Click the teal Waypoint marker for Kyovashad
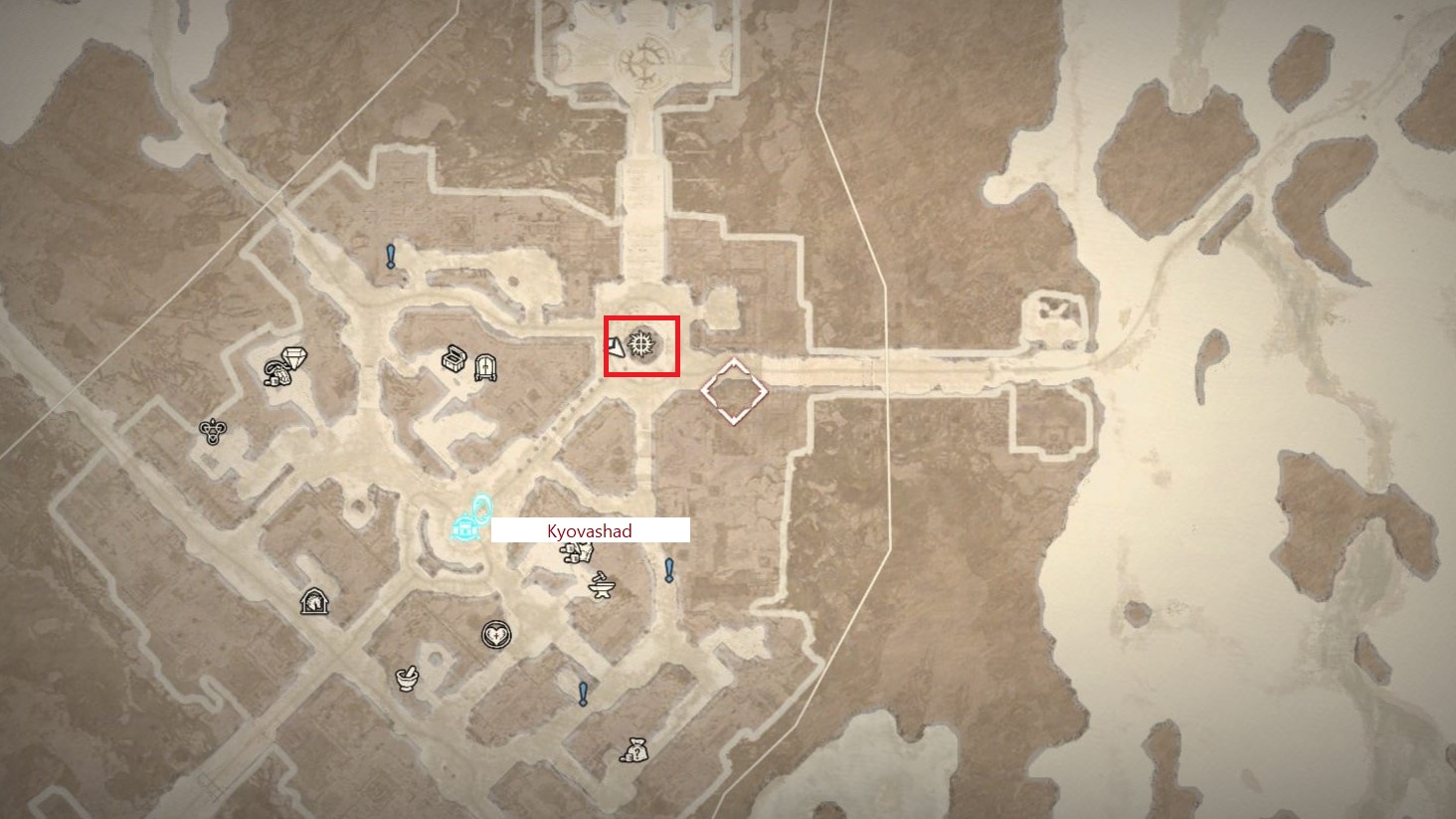This screenshot has height=819, width=1456. pyautogui.click(x=464, y=528)
